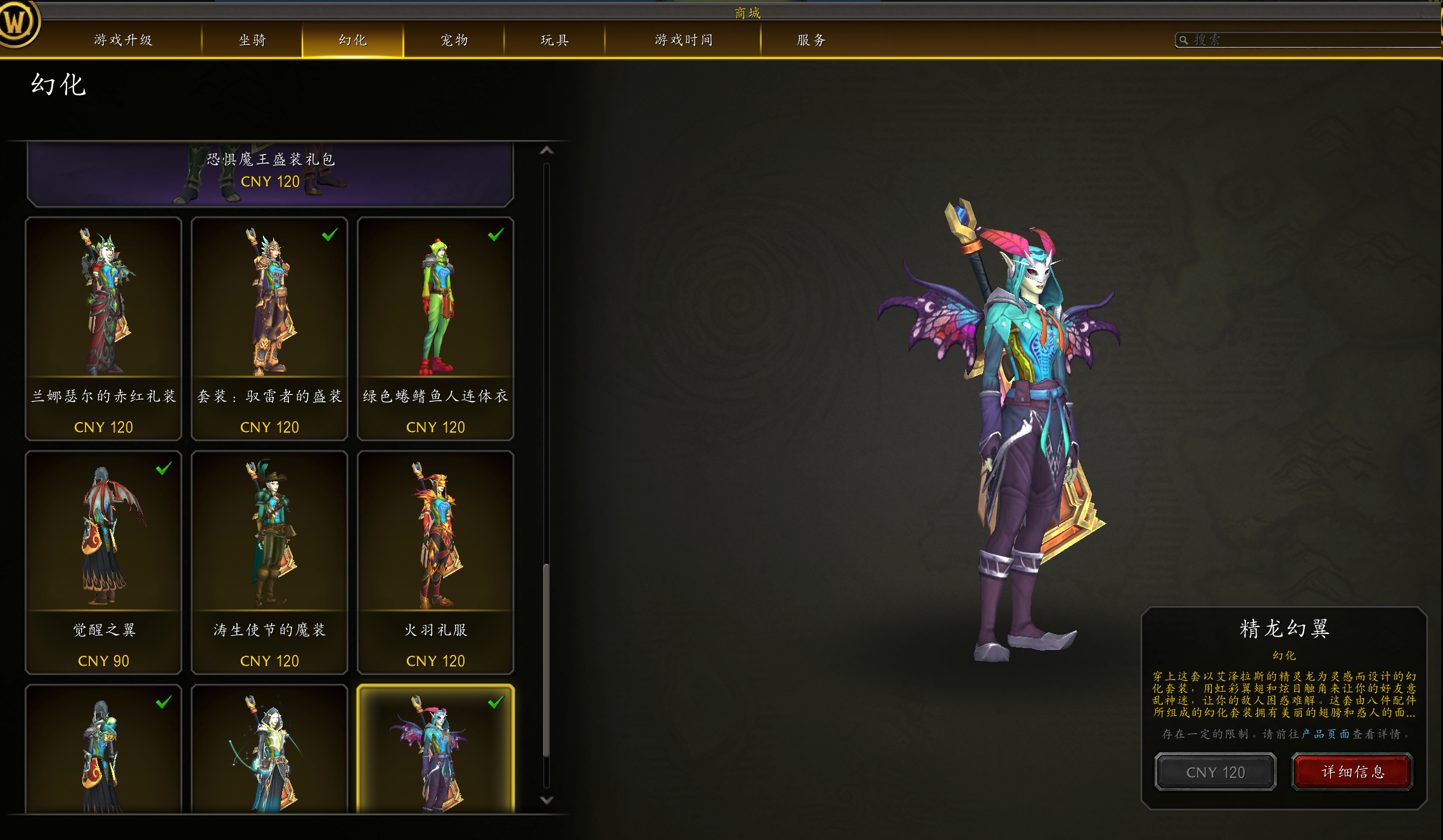Choose the 兰娜瑟尔的赤红礼装 outfit card
Screen dimensions: 1443x840
tap(103, 328)
